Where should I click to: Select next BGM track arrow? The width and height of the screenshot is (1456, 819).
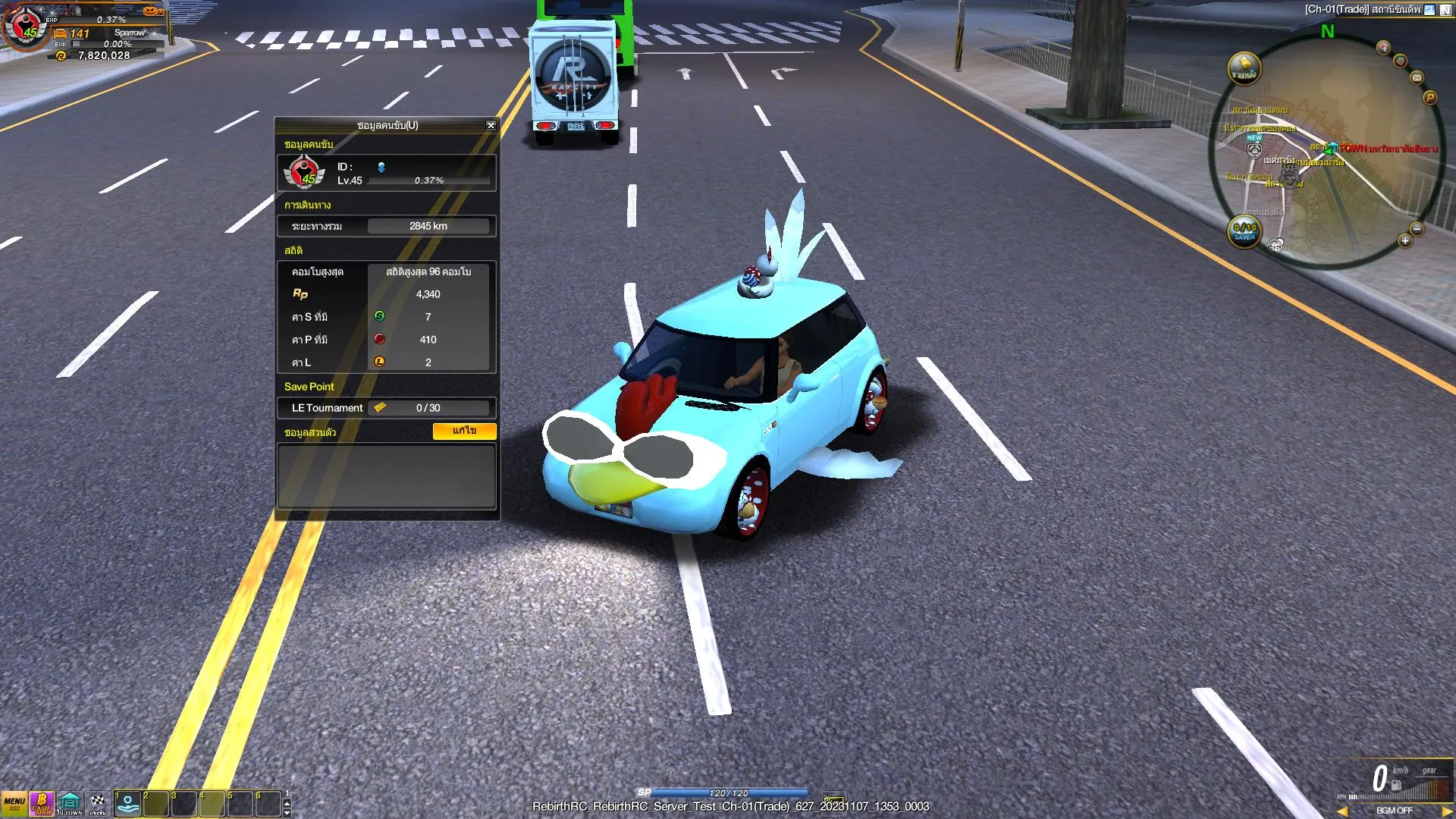[1447, 811]
